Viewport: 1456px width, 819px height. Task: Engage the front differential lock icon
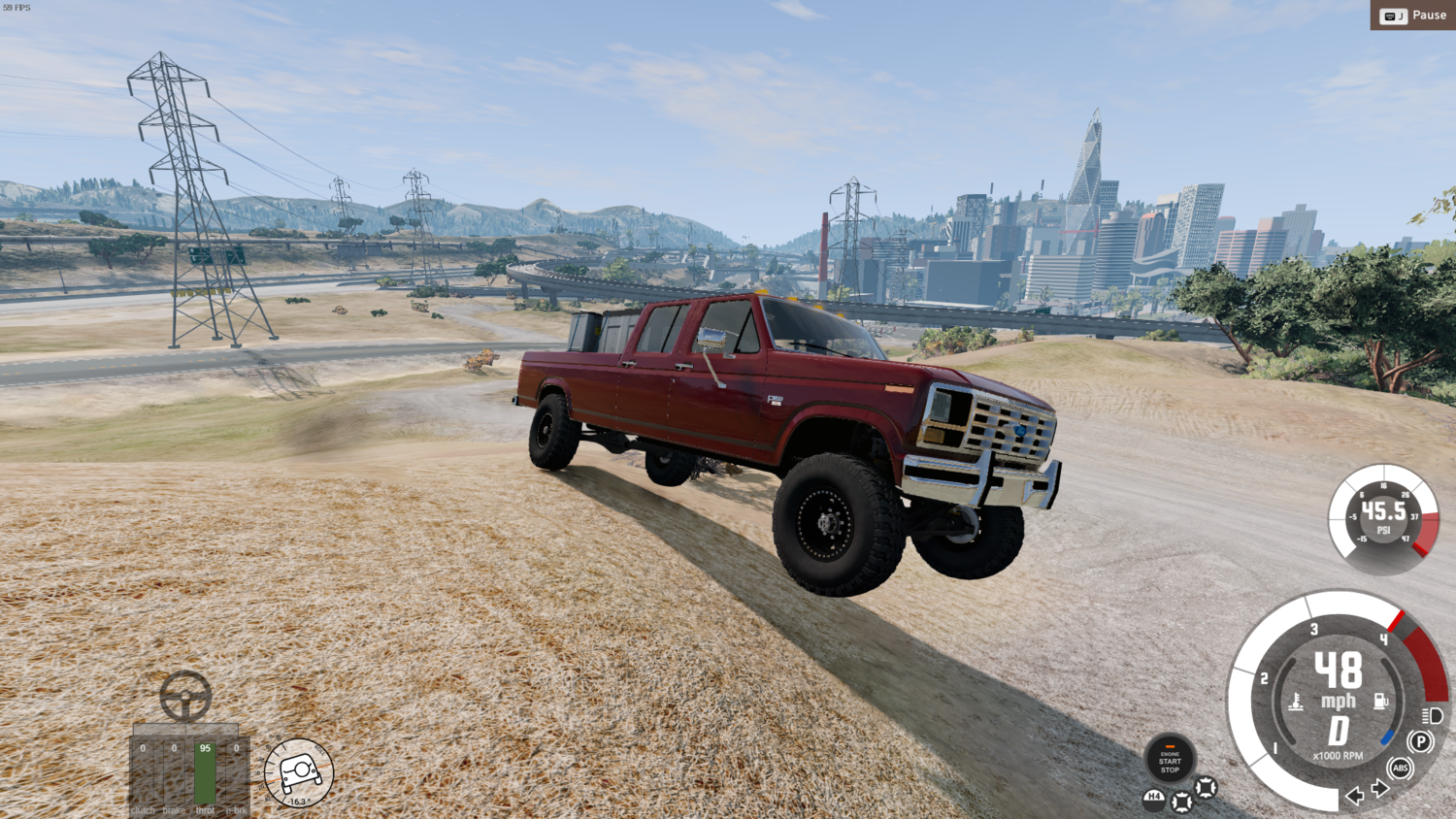click(1206, 788)
